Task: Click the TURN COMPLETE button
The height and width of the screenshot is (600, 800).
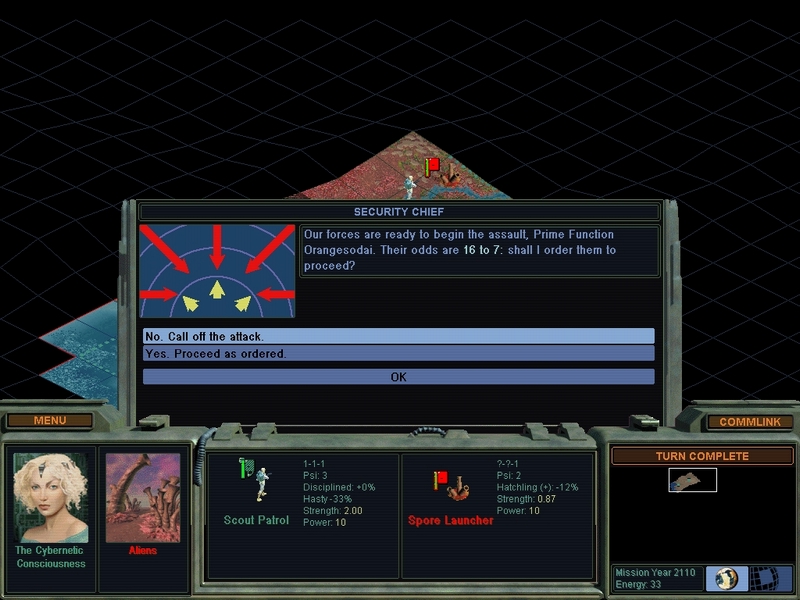Action: click(x=702, y=456)
